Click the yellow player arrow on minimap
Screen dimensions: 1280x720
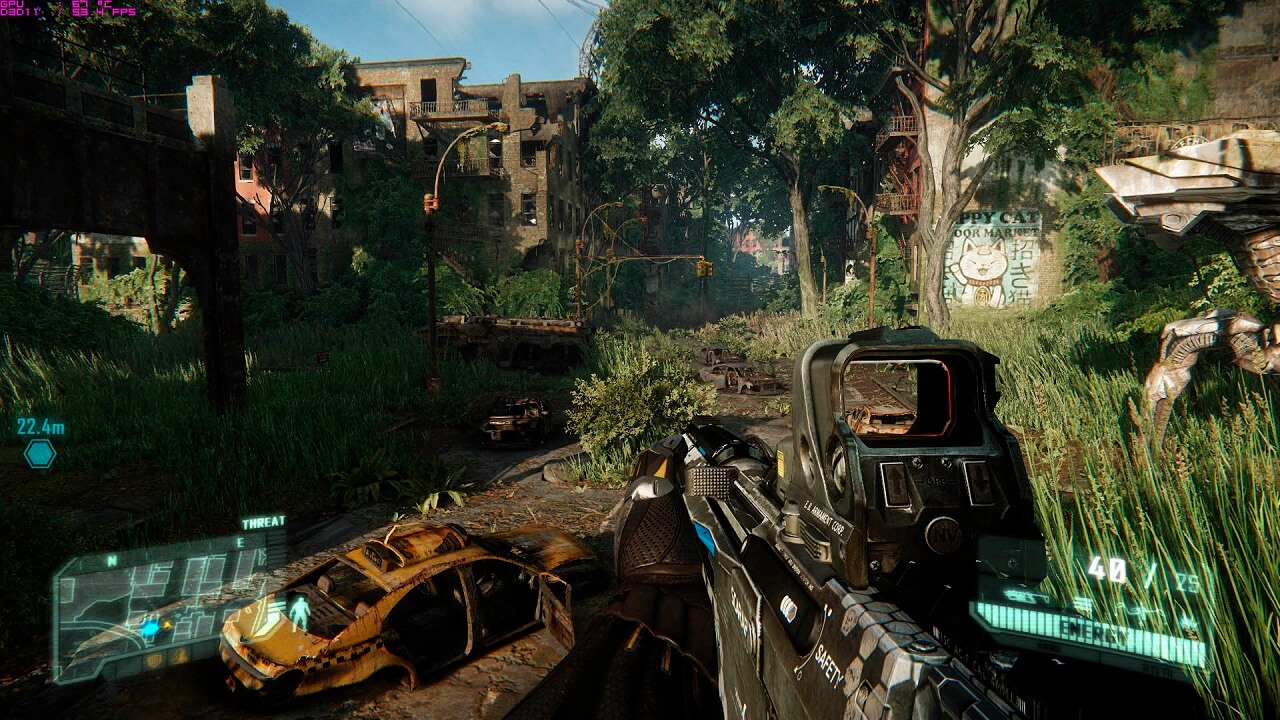(x=167, y=625)
